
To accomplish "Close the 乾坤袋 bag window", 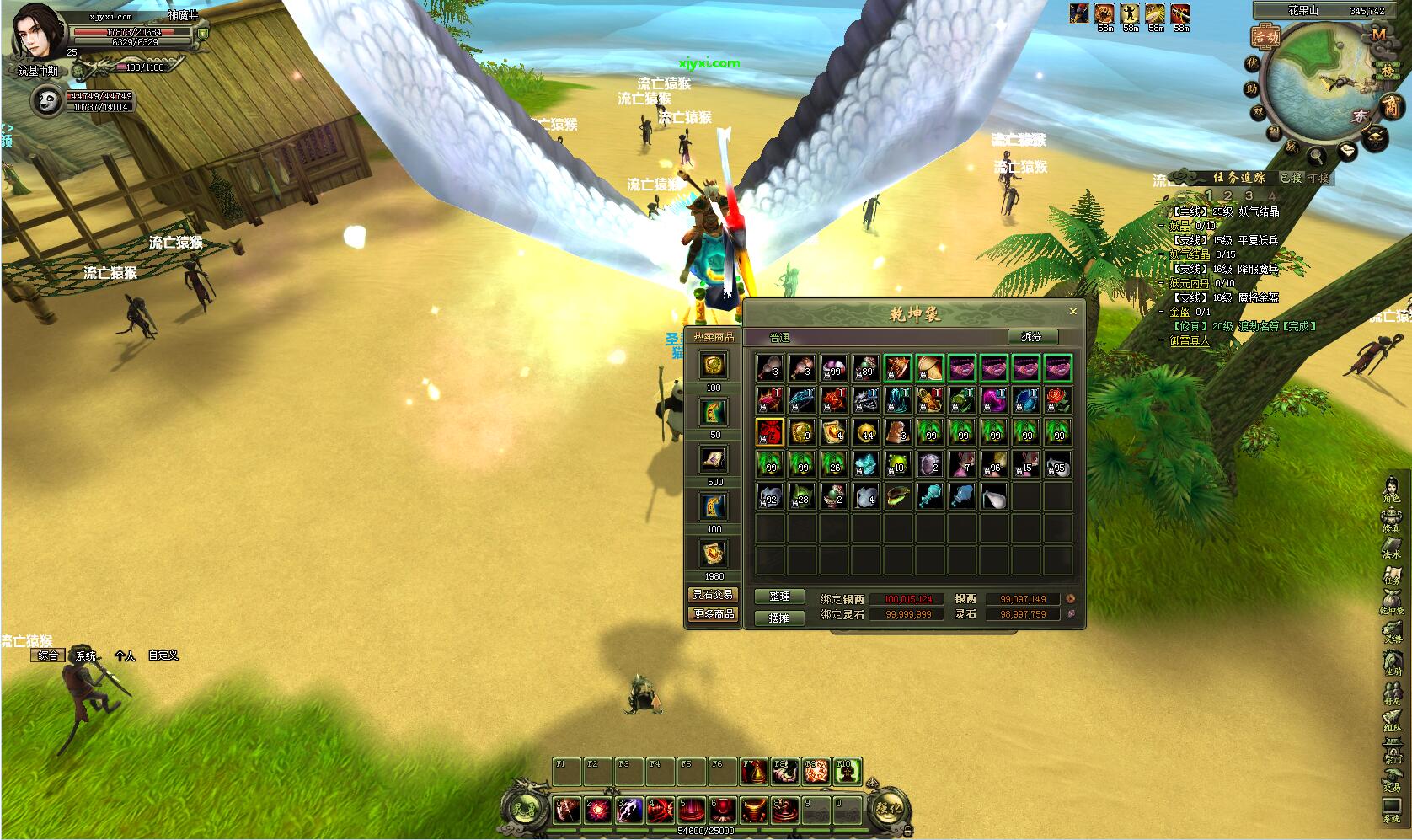I will pos(1072,312).
